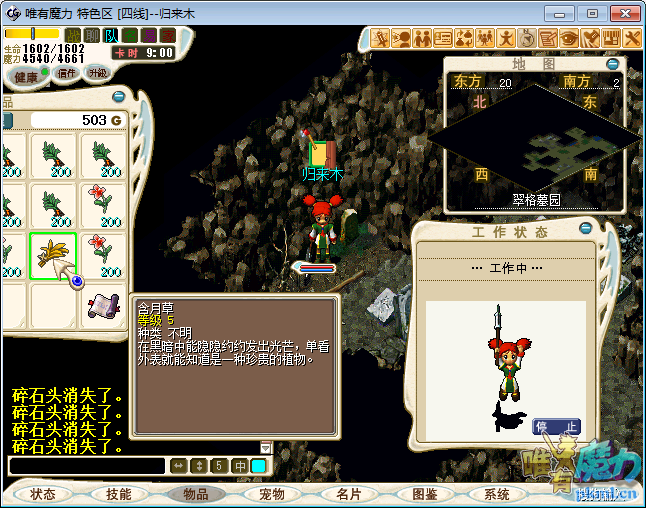Open the 升級 level-up button
This screenshot has width=646, height=508.
pyautogui.click(x=98, y=73)
